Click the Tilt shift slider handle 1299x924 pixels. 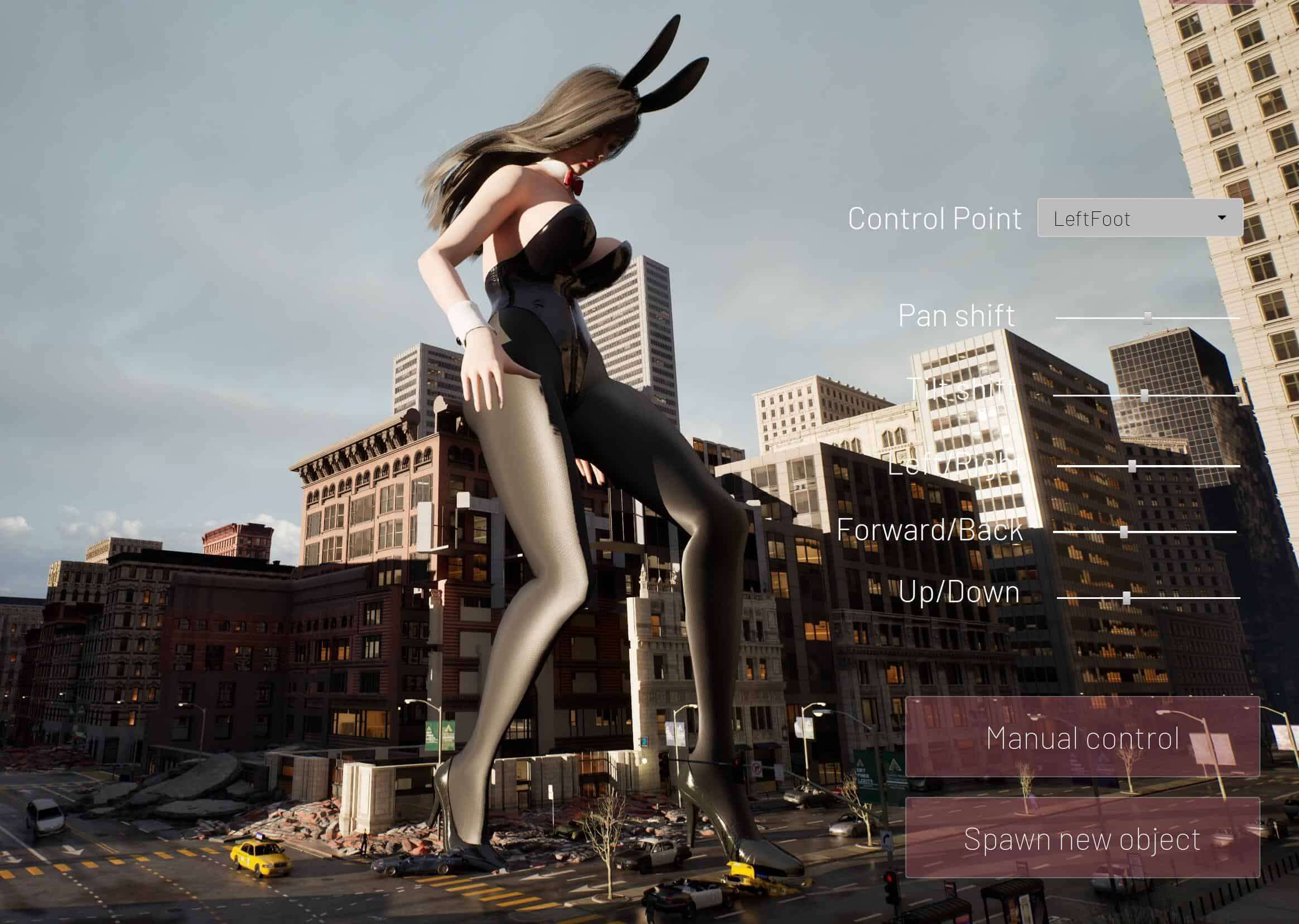point(1145,395)
